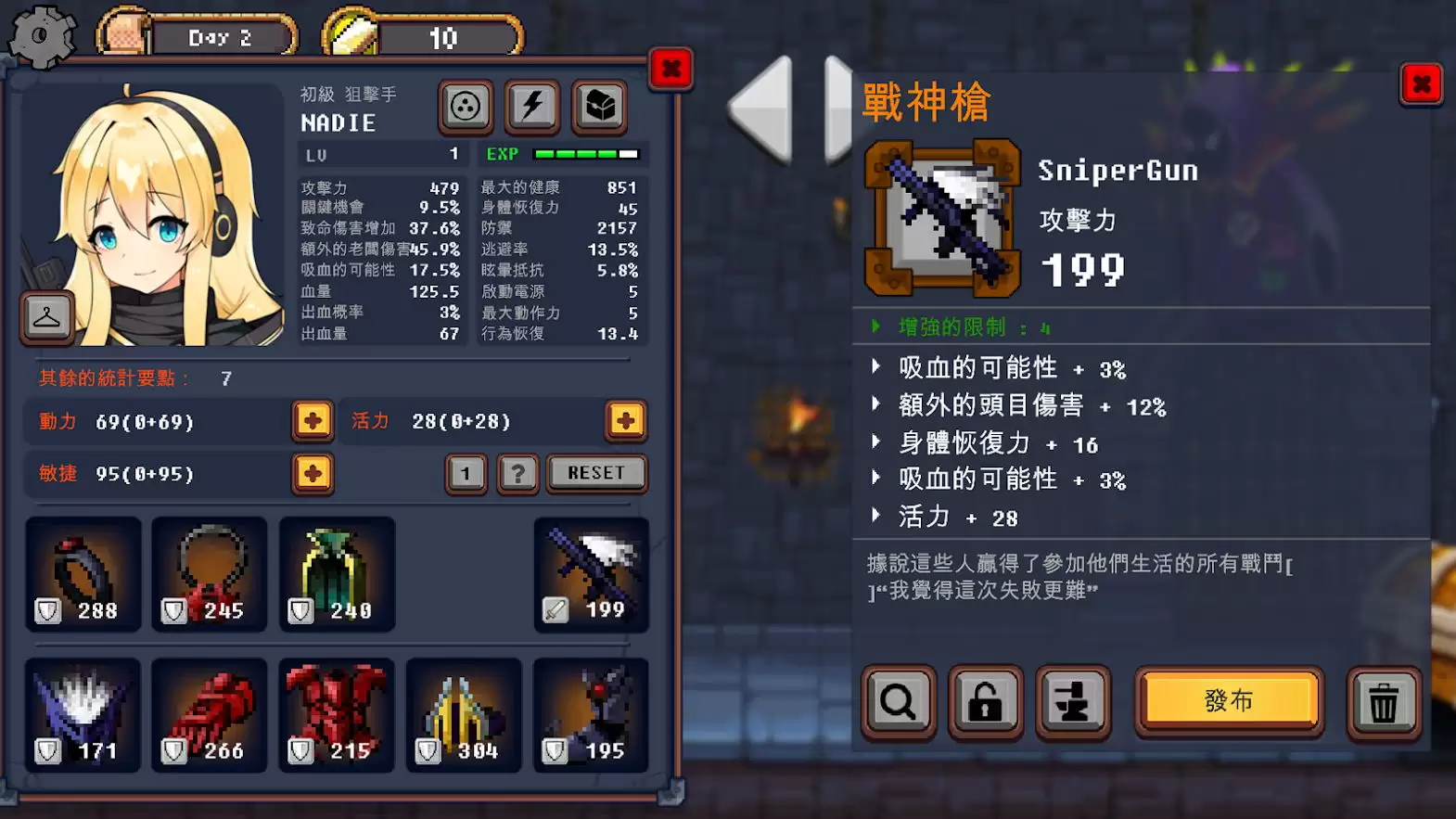Select the circular rune skill icon beside NADIE
The height and width of the screenshot is (819, 1456).
(x=466, y=107)
